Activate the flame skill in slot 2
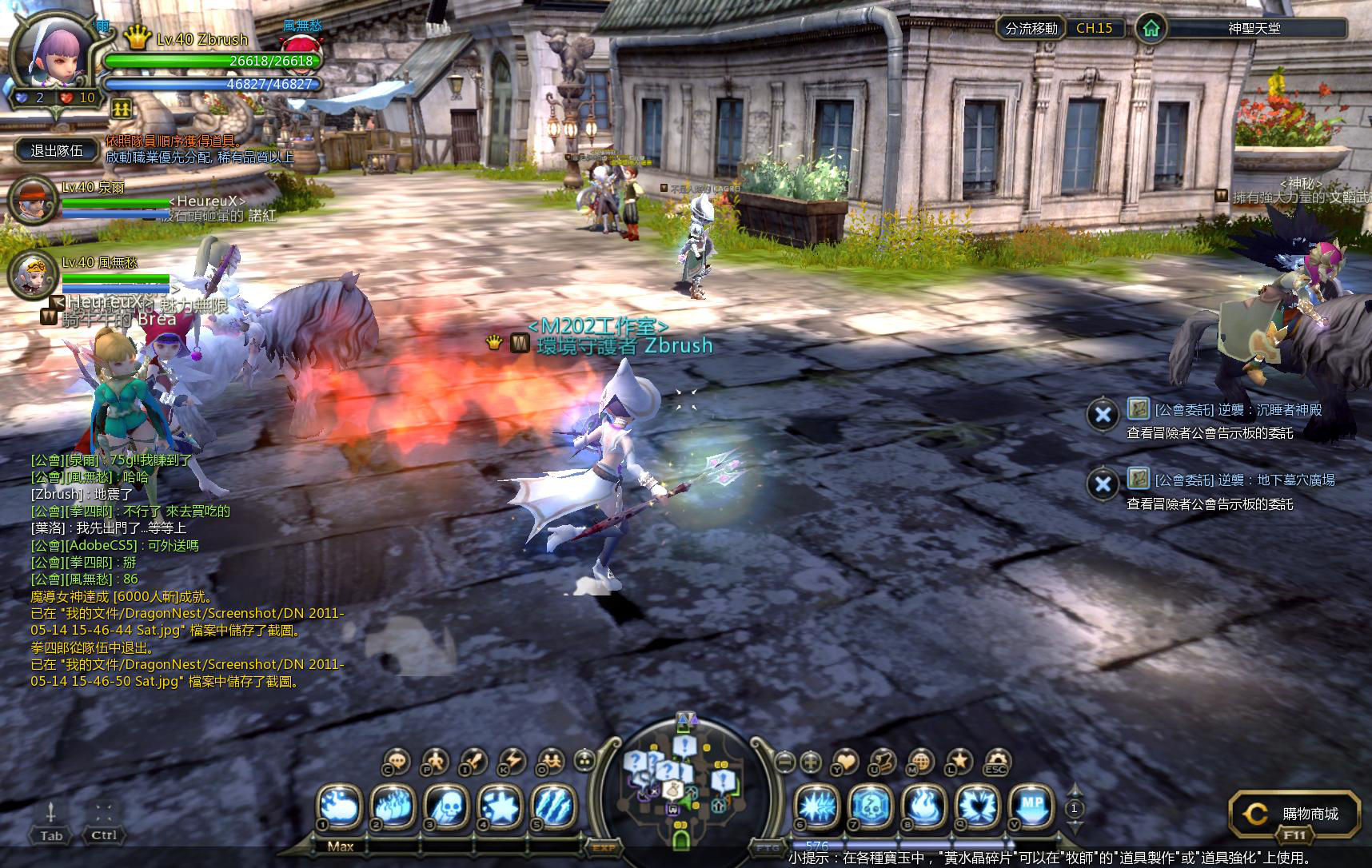Screen dimensions: 1372x868 point(394,807)
